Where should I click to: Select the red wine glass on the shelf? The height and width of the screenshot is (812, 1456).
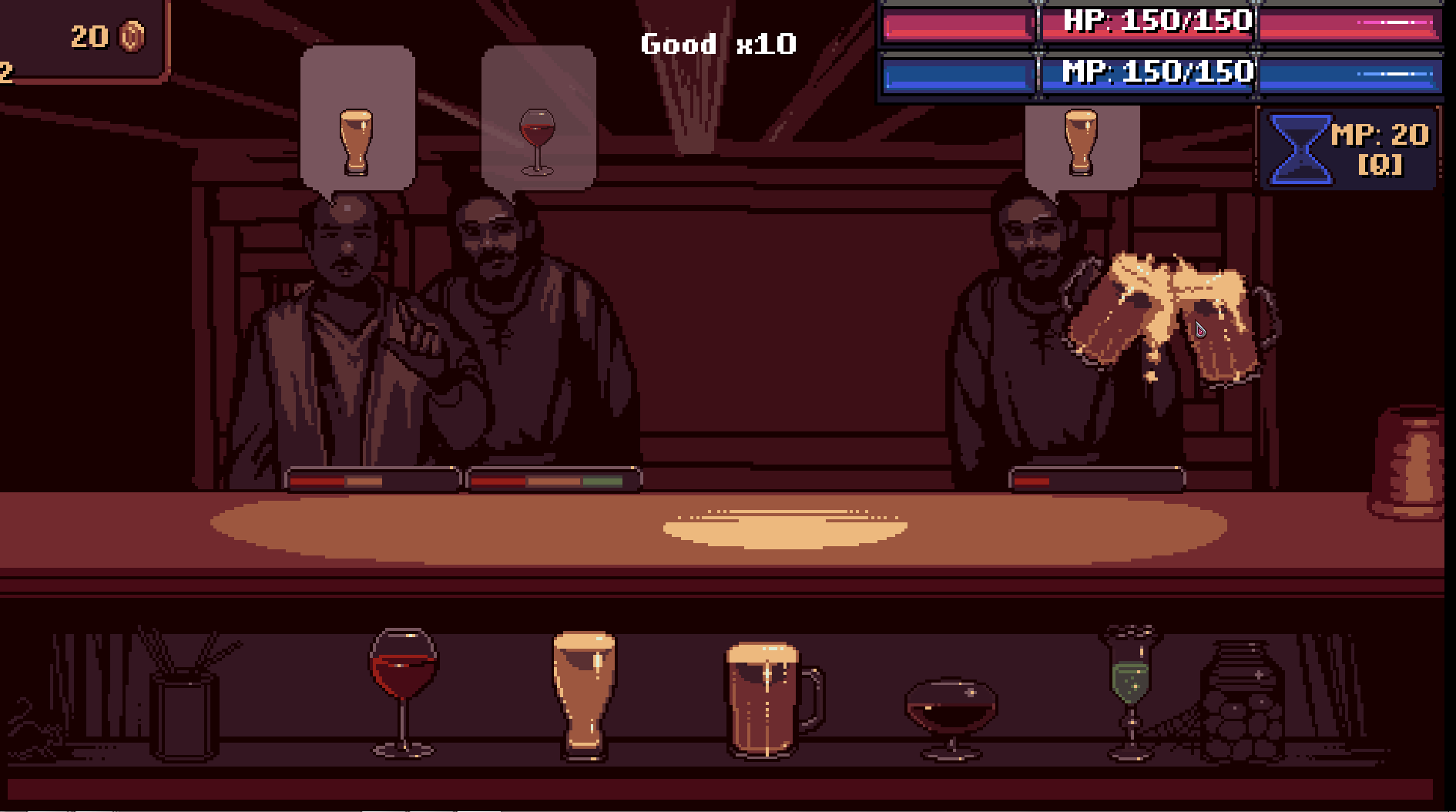tap(403, 688)
